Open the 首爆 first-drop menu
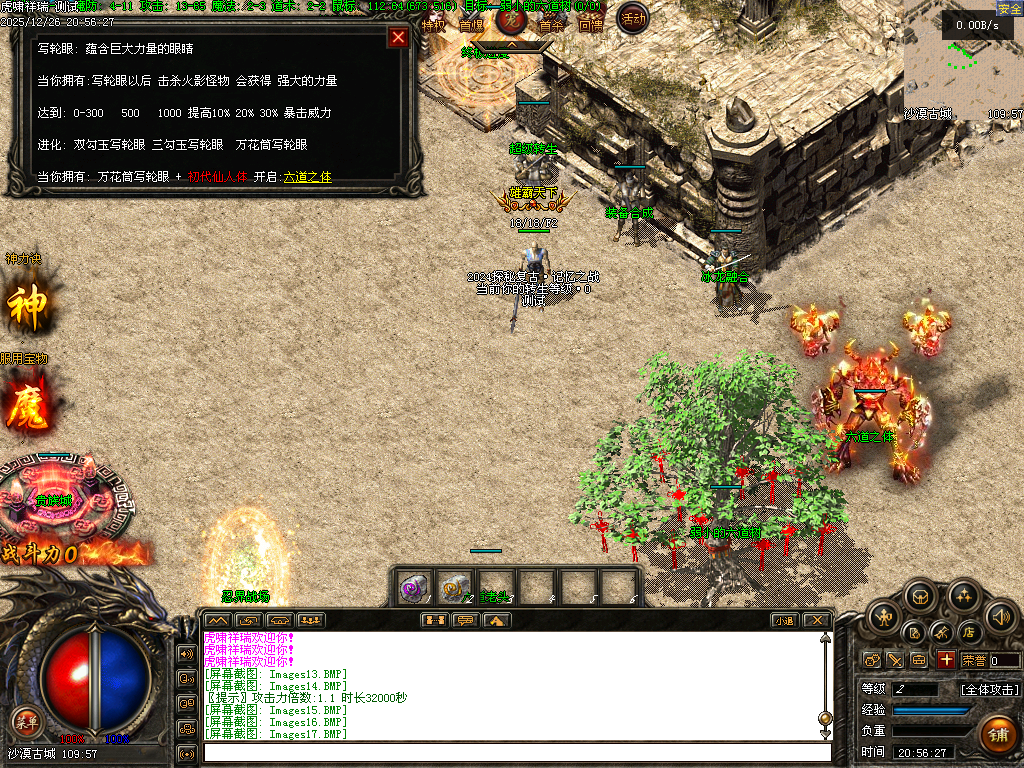 [470, 25]
